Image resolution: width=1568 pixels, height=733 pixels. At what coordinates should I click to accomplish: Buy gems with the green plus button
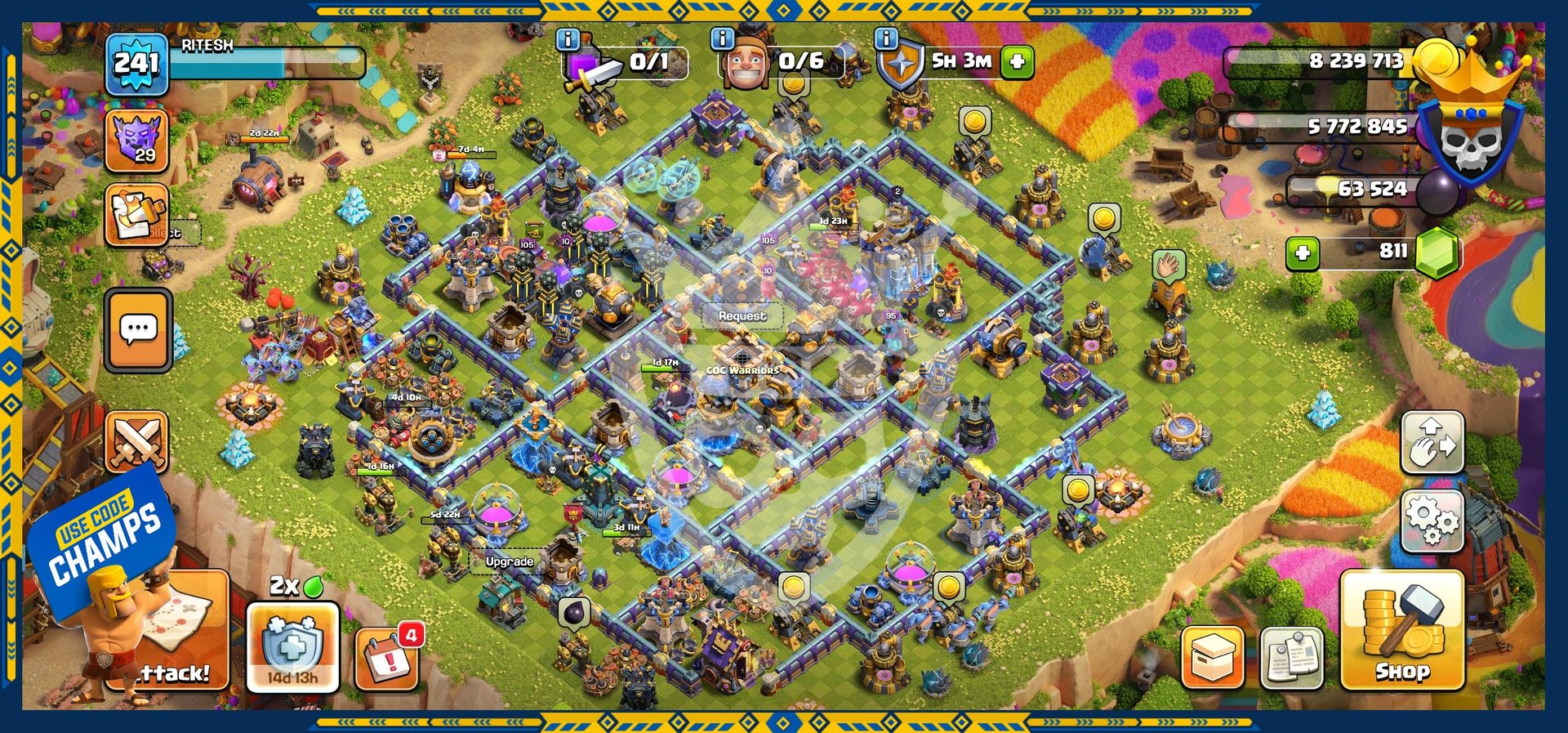tap(1303, 253)
